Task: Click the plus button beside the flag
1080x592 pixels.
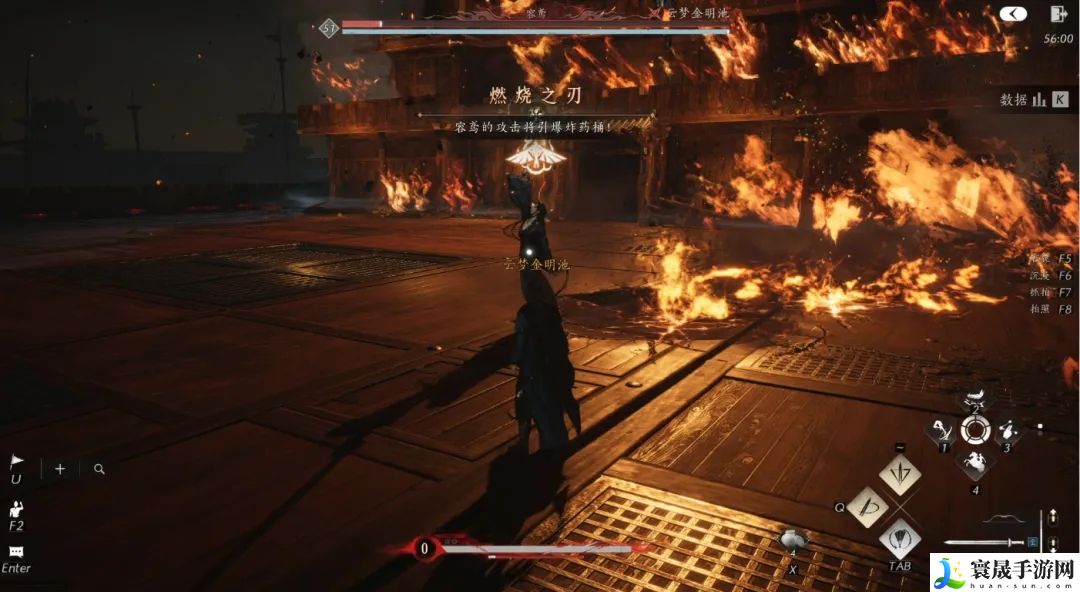Action: click(60, 468)
